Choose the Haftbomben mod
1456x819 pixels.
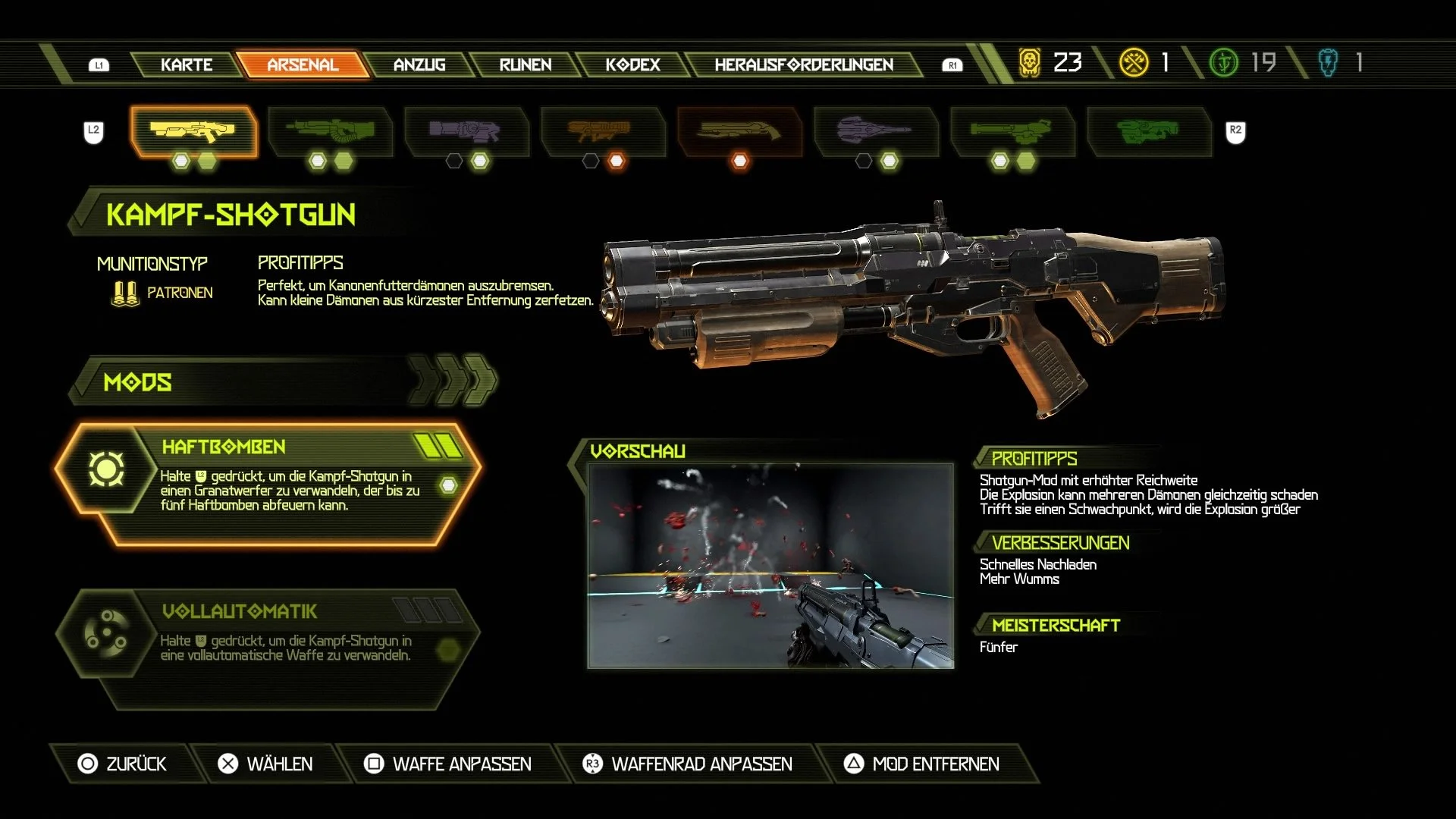click(269, 484)
